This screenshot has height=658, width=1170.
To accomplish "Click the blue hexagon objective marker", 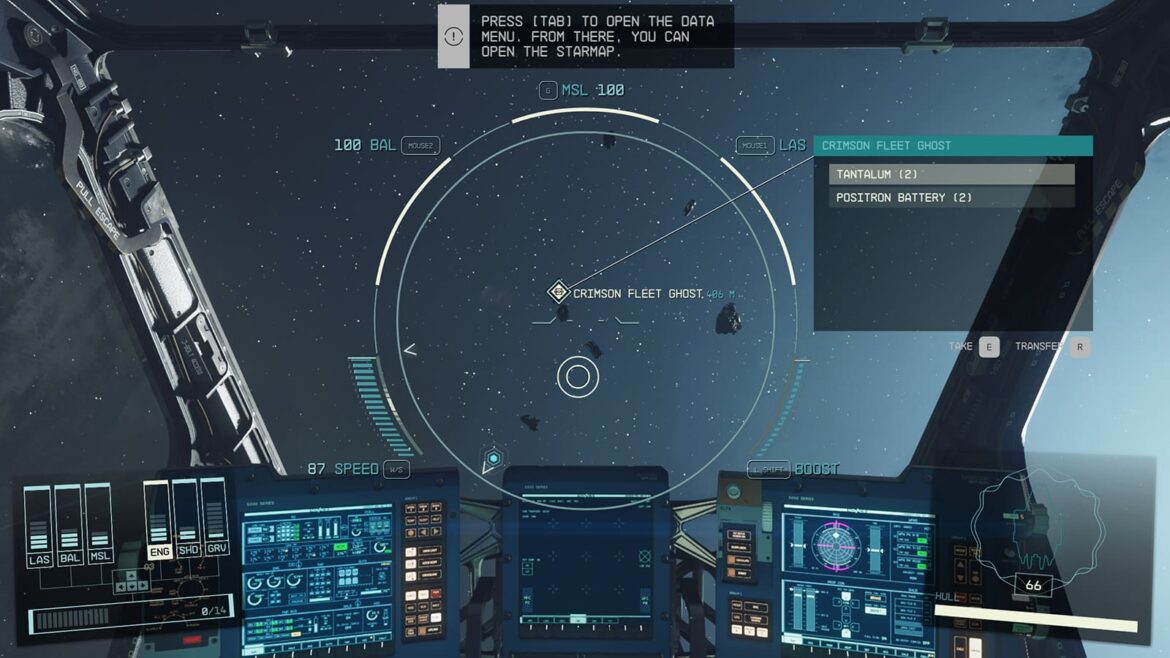I will pyautogui.click(x=492, y=460).
